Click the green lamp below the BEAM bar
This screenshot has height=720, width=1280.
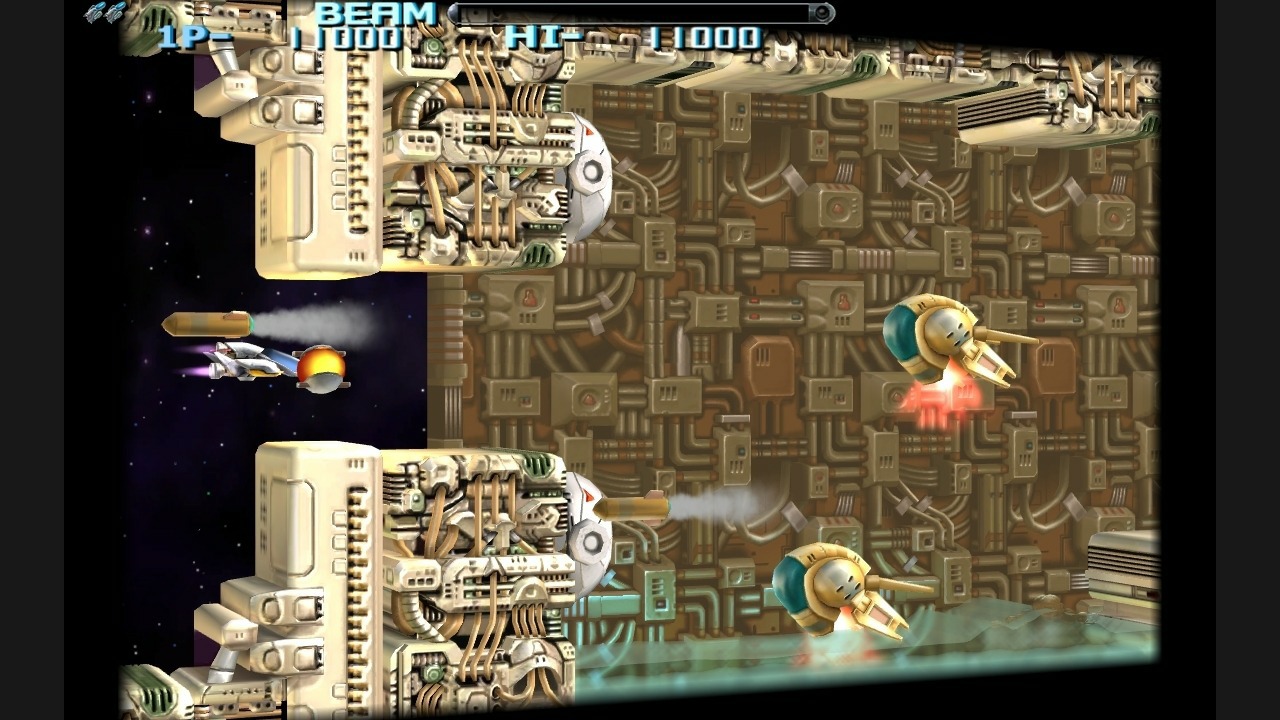pos(432,44)
